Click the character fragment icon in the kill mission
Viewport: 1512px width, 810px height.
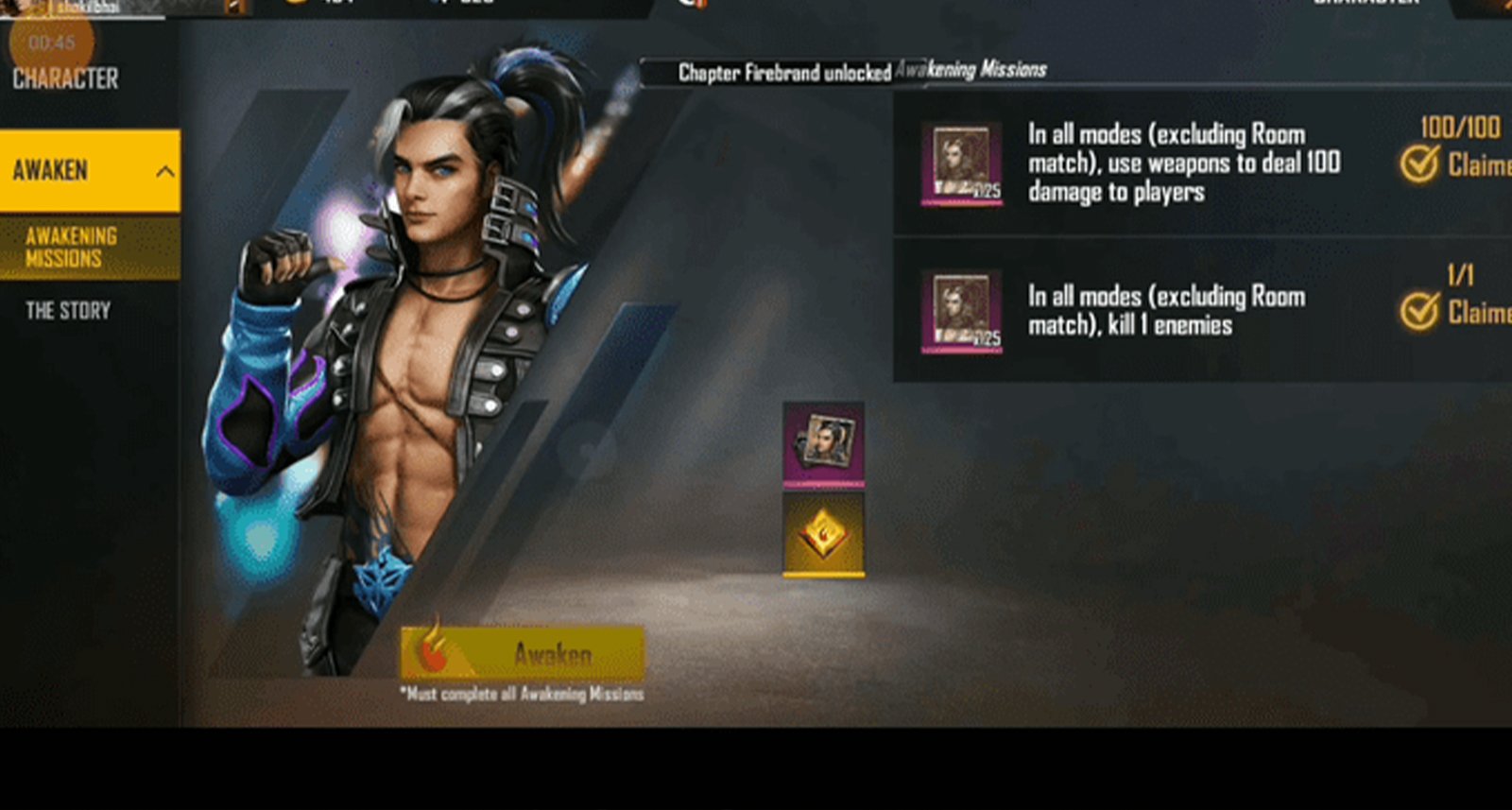[959, 312]
